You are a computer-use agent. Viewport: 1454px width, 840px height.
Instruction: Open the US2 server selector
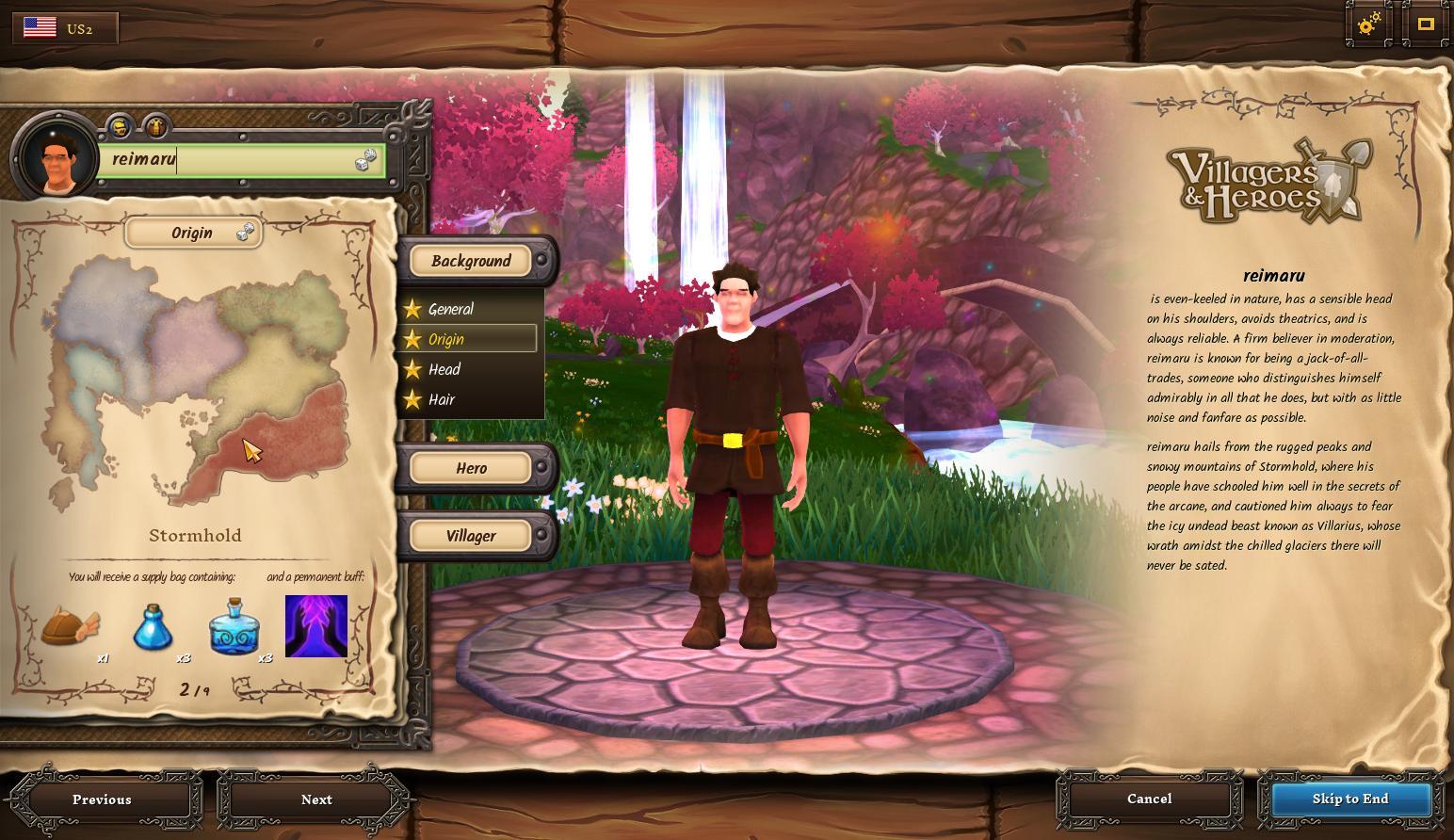(x=64, y=27)
